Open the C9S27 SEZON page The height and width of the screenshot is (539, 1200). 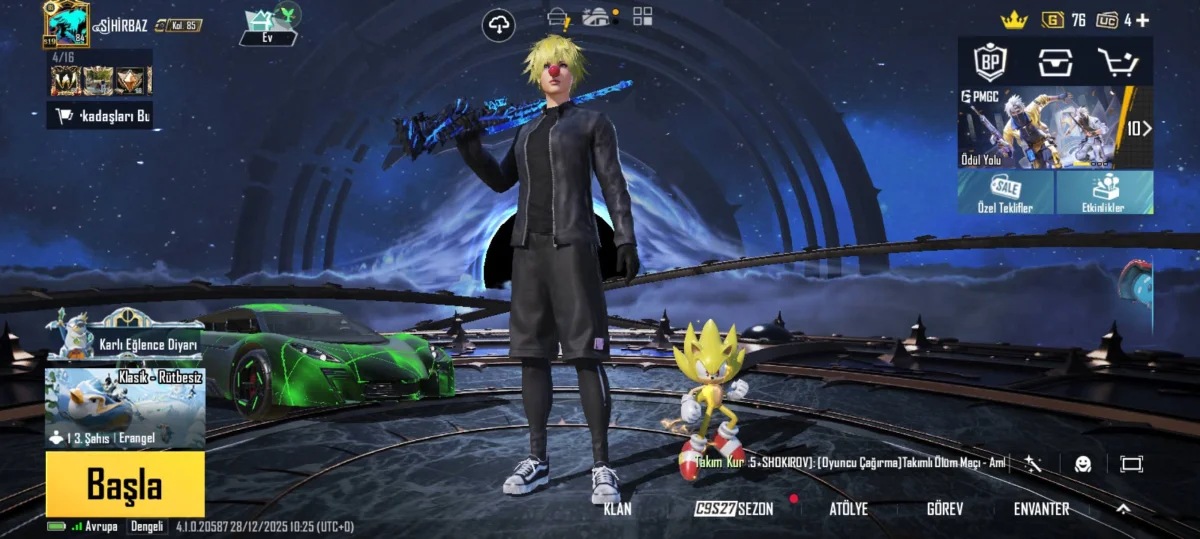[734, 509]
